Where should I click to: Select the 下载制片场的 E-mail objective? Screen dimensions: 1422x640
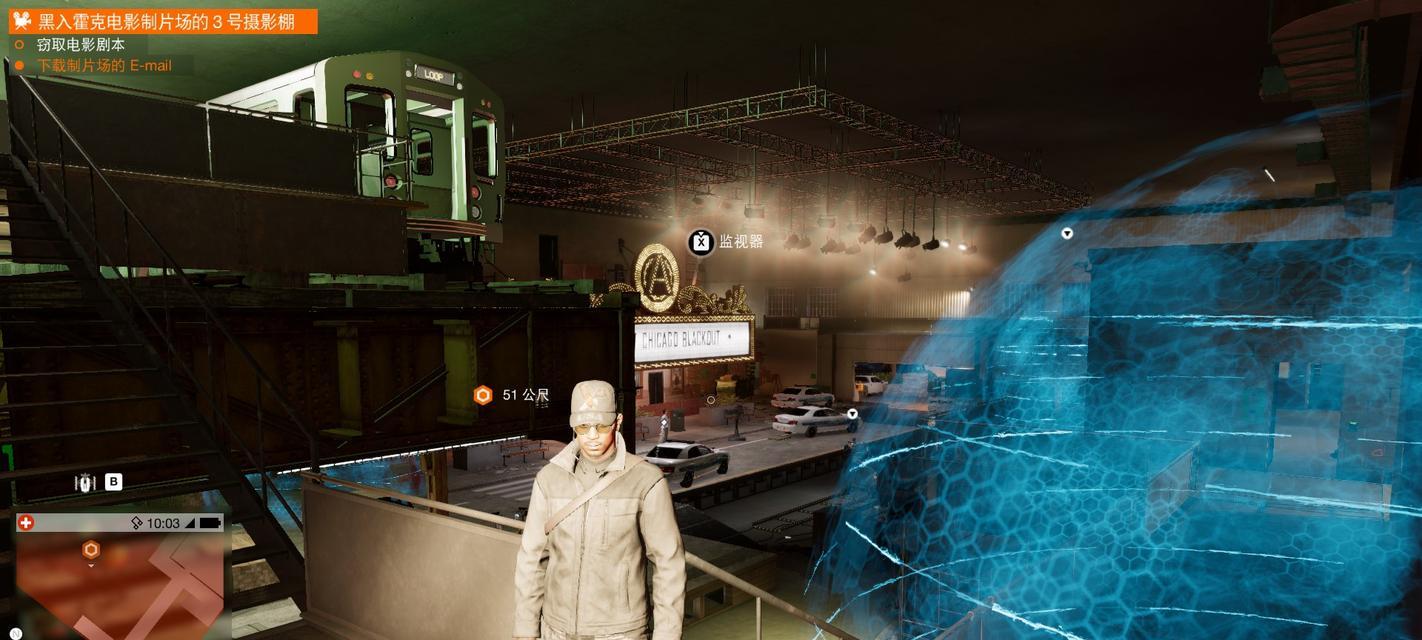(x=103, y=66)
